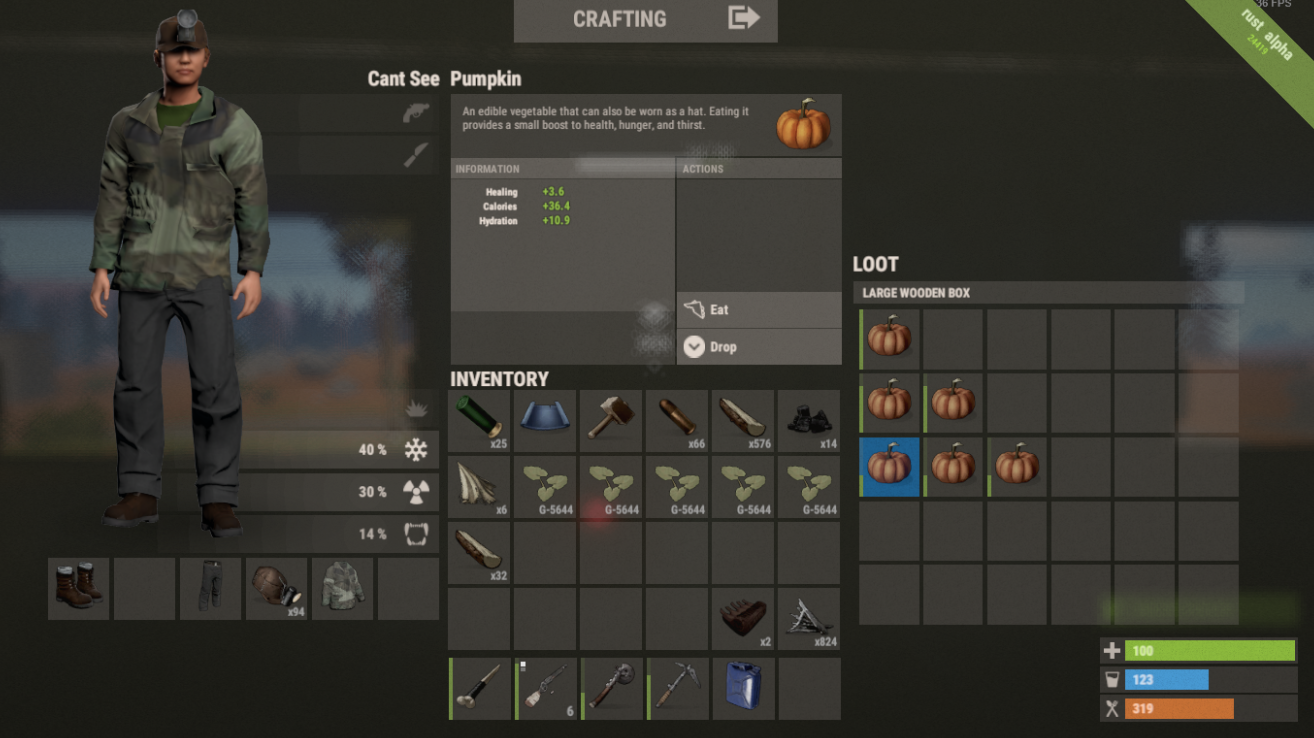Select the charcoal stack x14

[x=809, y=421]
